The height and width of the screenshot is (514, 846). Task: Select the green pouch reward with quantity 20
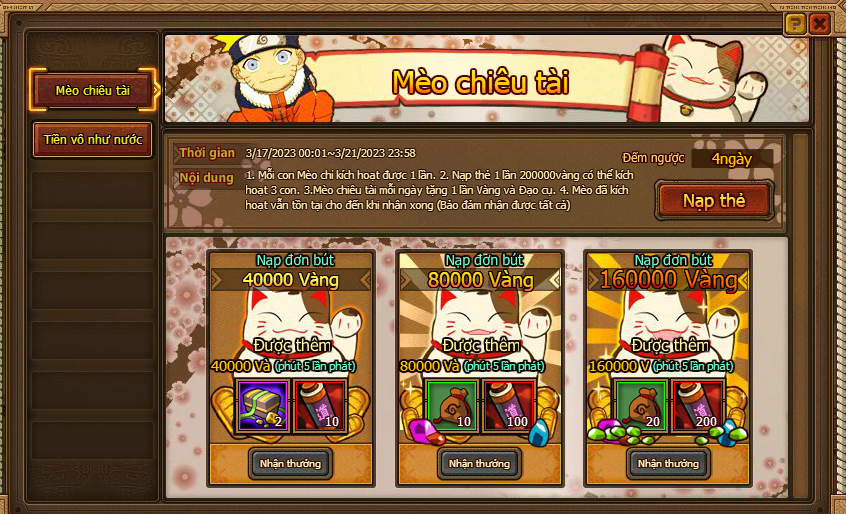641,405
